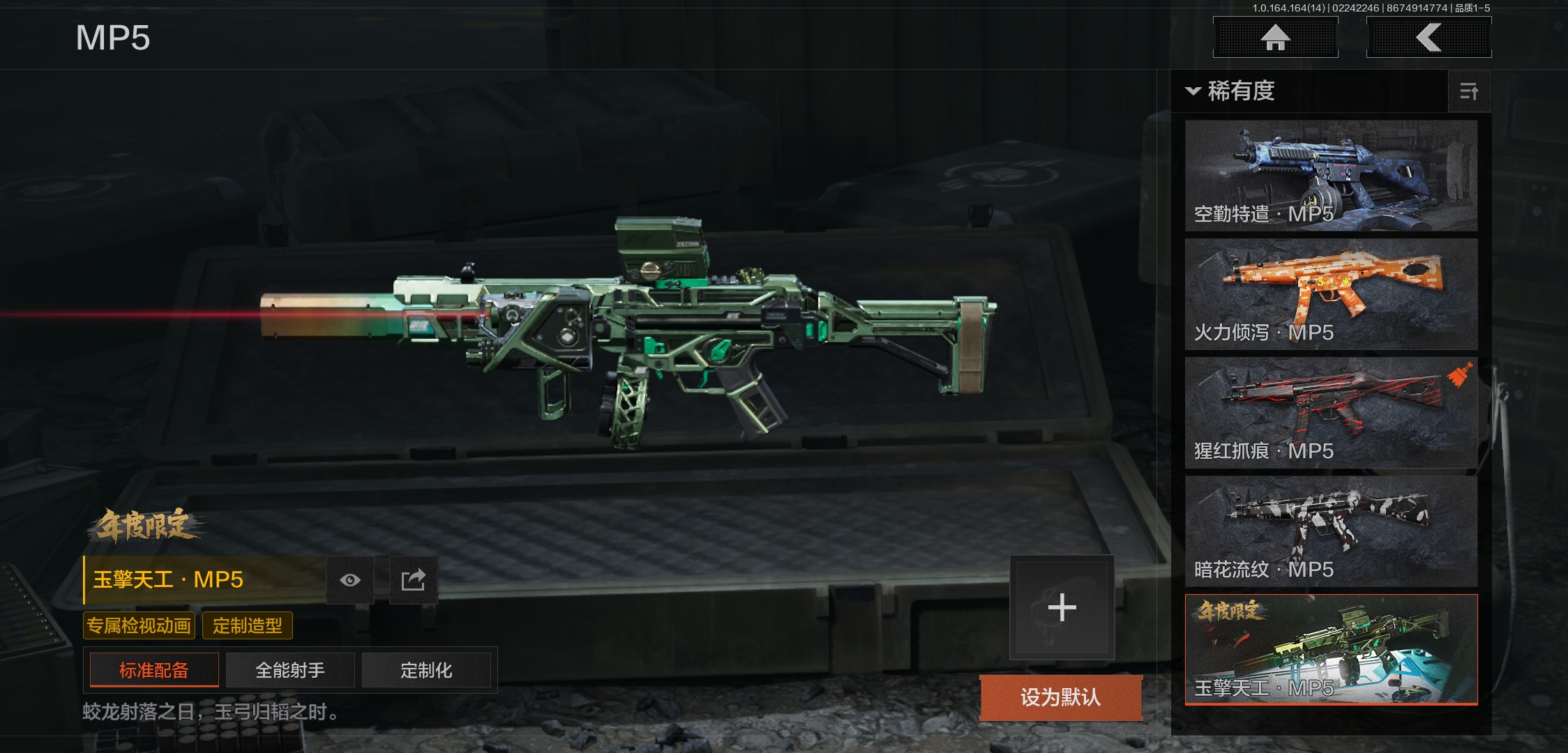Pick the 暗花流纹 MP5 skin
This screenshot has width=1568, height=753.
1331,531
